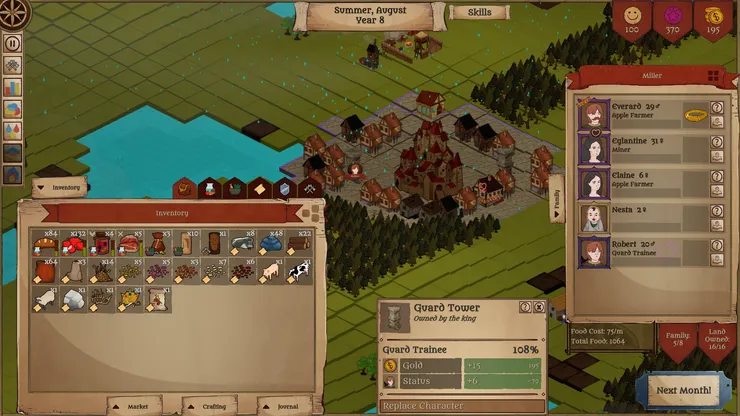Choose Robert the Guard Trainee portrait
This screenshot has width=740, height=416.
pos(593,250)
